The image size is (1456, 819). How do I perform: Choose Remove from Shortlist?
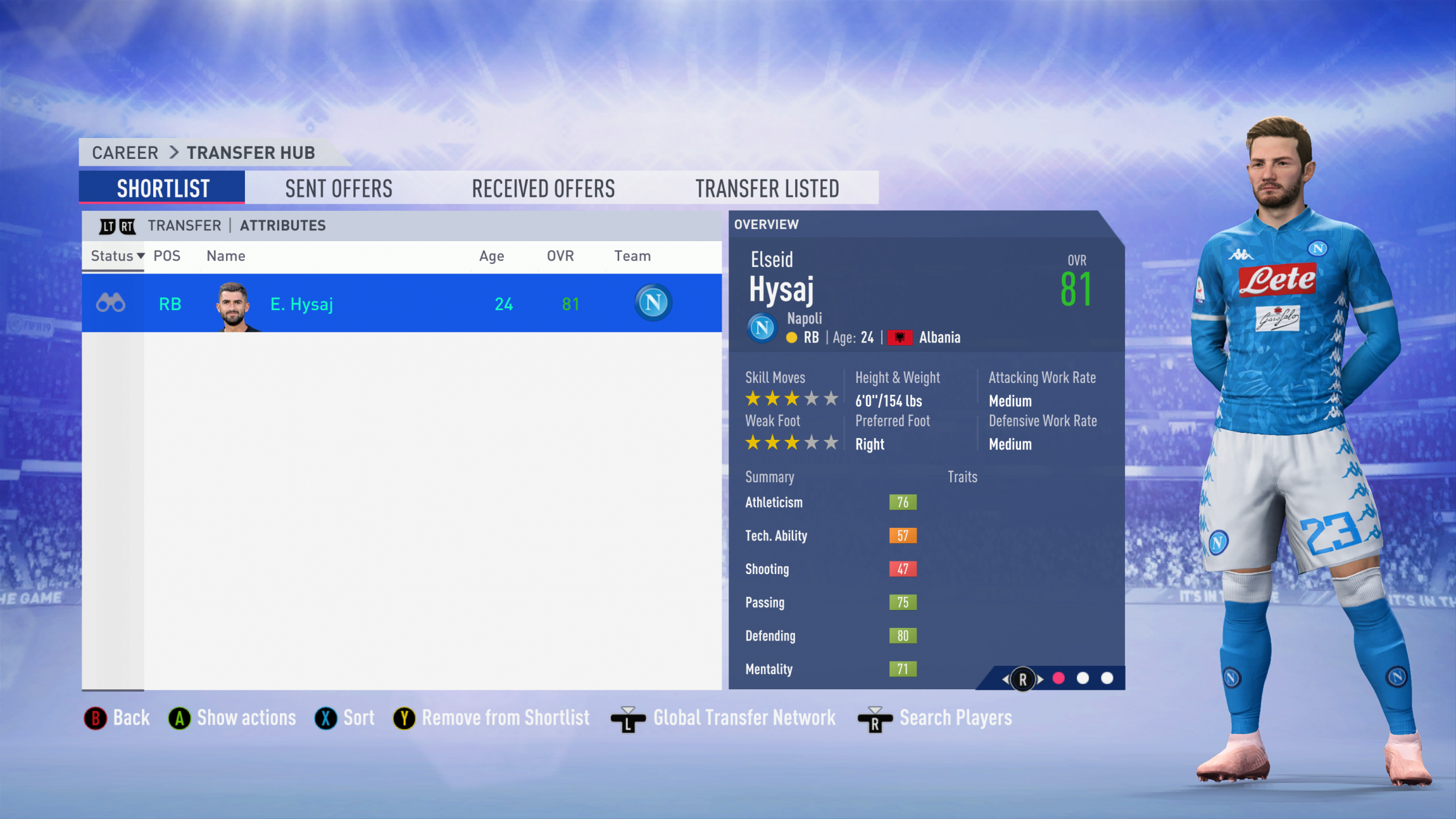[x=492, y=718]
